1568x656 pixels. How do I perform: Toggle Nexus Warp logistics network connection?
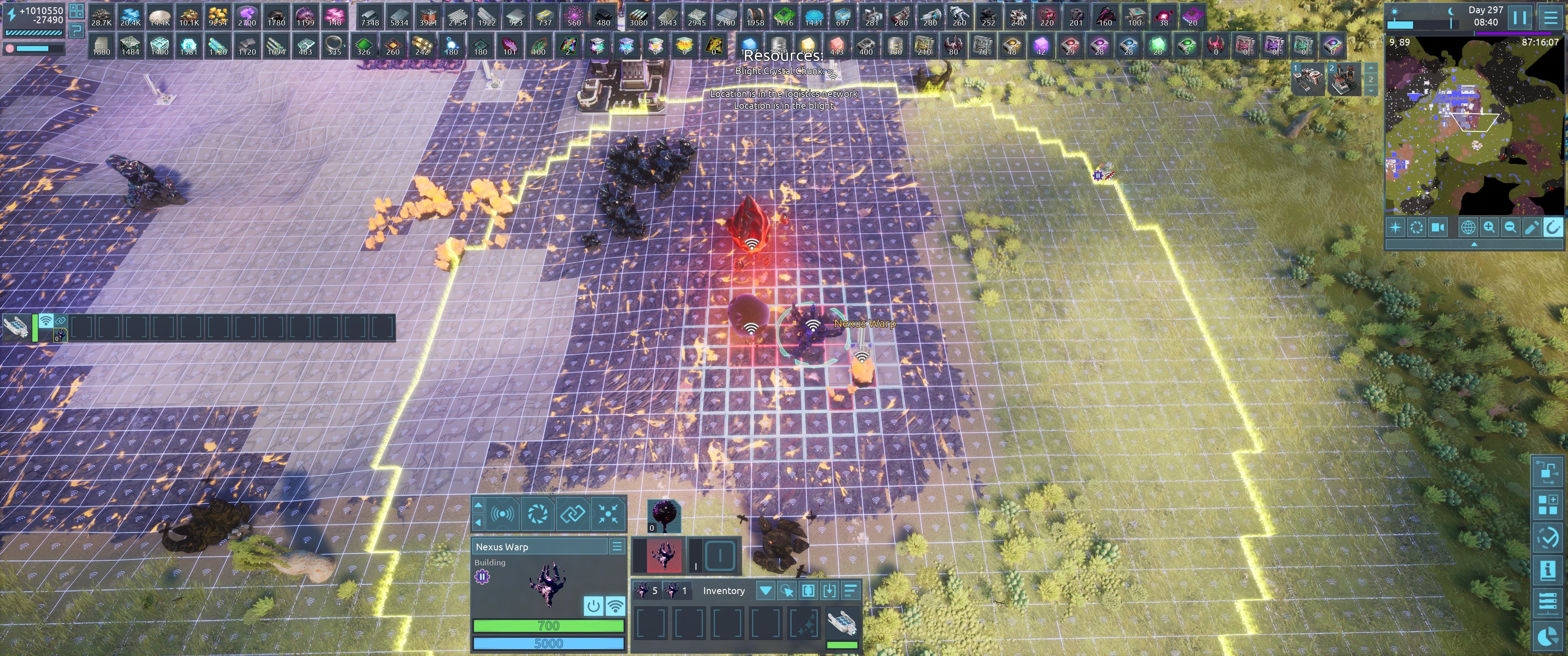pyautogui.click(x=615, y=605)
